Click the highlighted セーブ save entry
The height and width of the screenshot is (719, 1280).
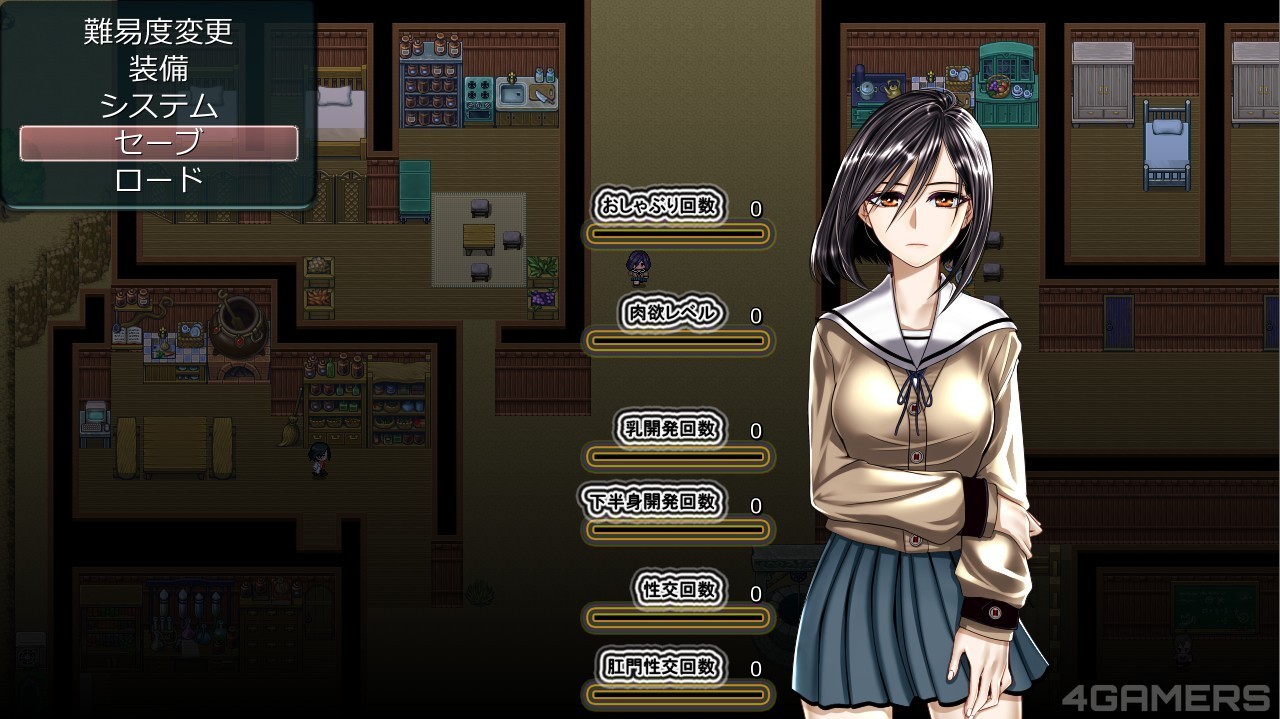tap(158, 143)
